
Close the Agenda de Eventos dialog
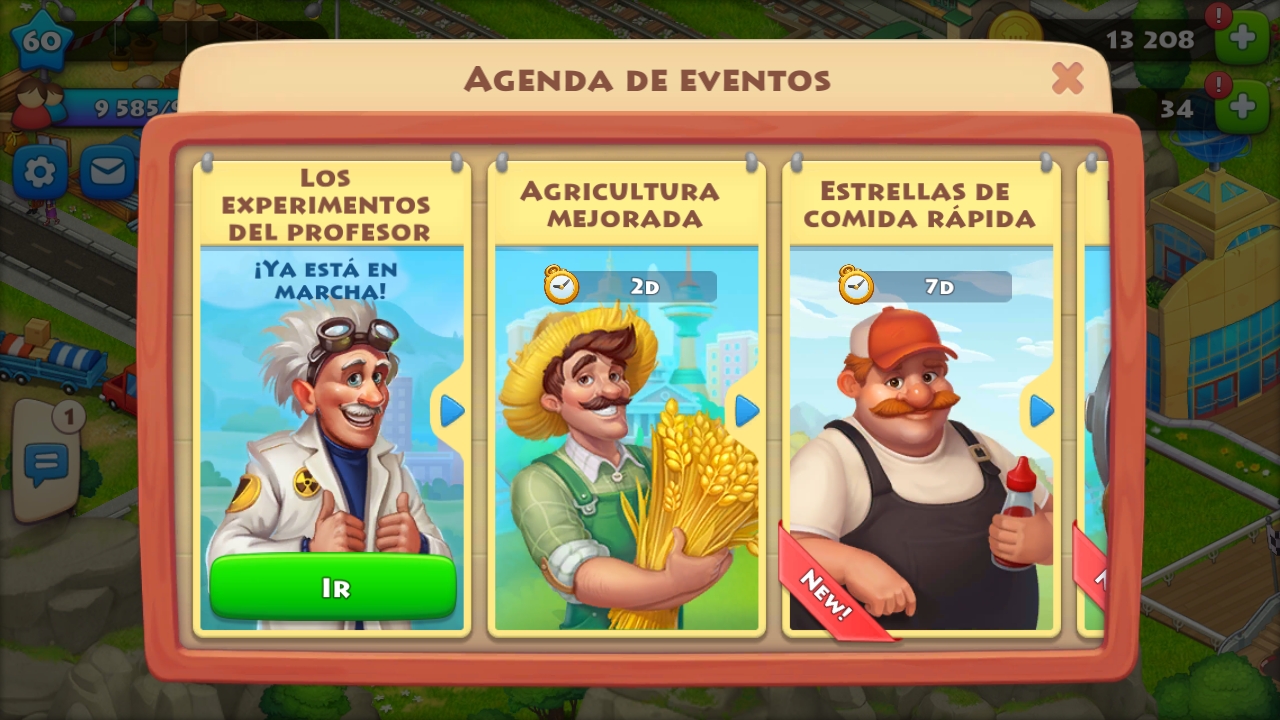(x=1067, y=79)
